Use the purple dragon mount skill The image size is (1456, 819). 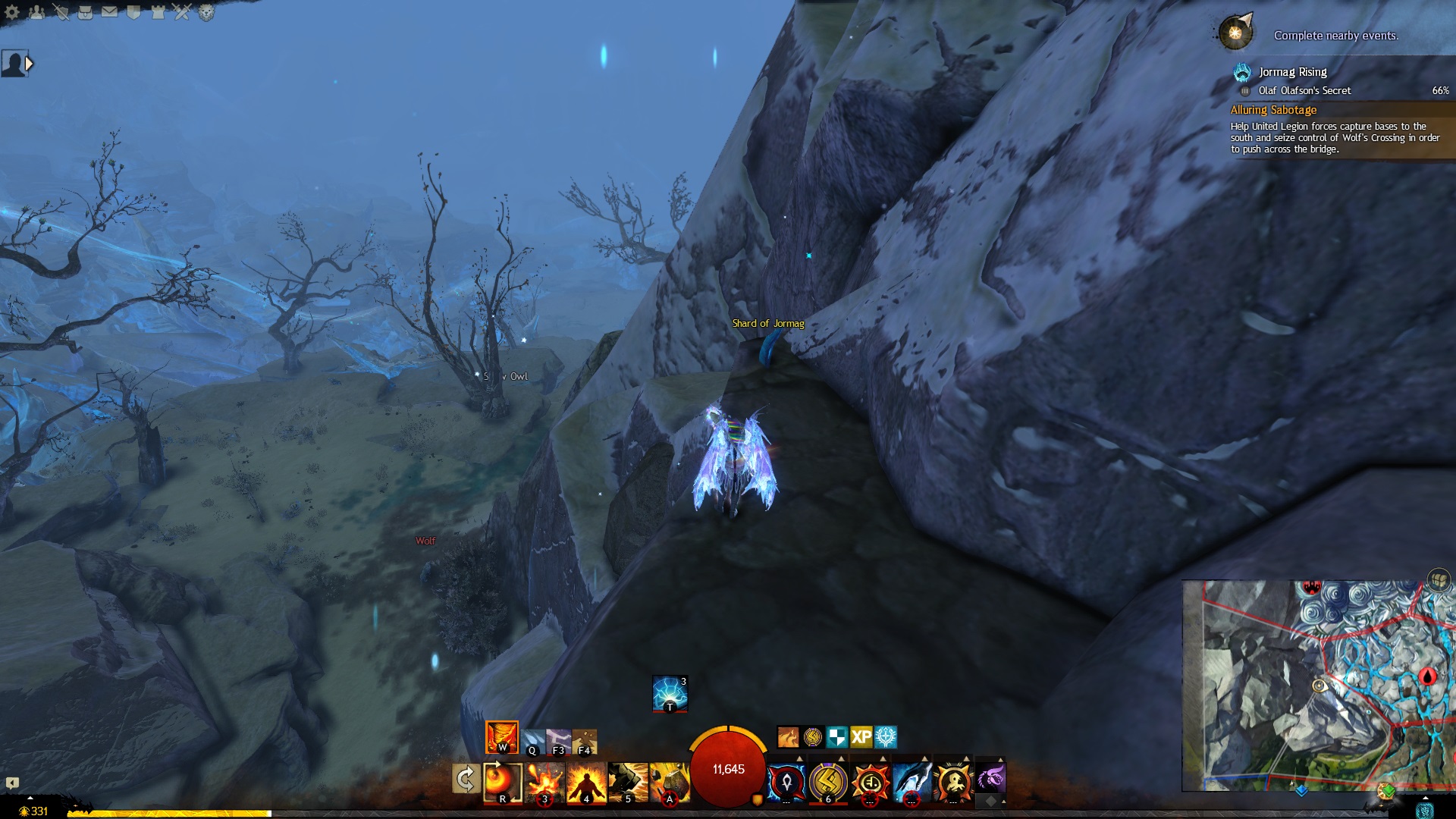click(x=990, y=778)
